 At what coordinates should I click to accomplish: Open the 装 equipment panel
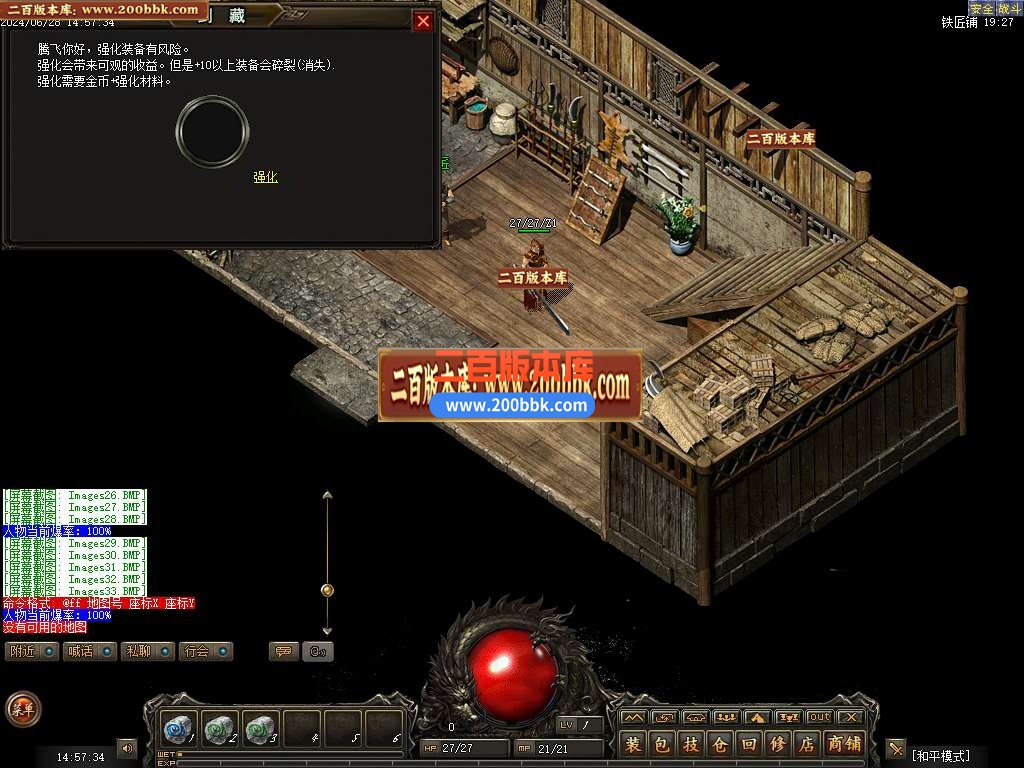(633, 744)
